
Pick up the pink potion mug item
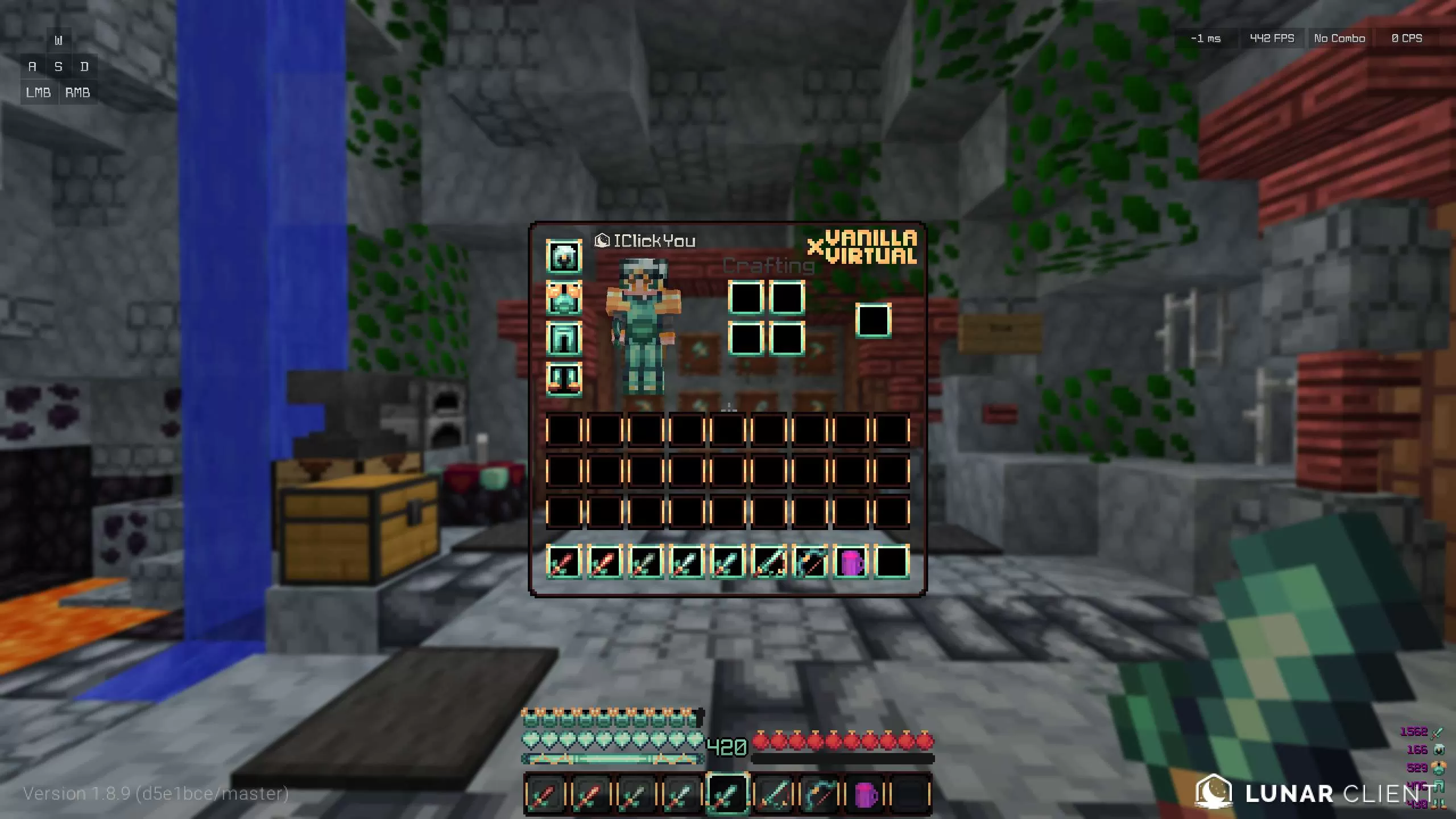point(853,563)
